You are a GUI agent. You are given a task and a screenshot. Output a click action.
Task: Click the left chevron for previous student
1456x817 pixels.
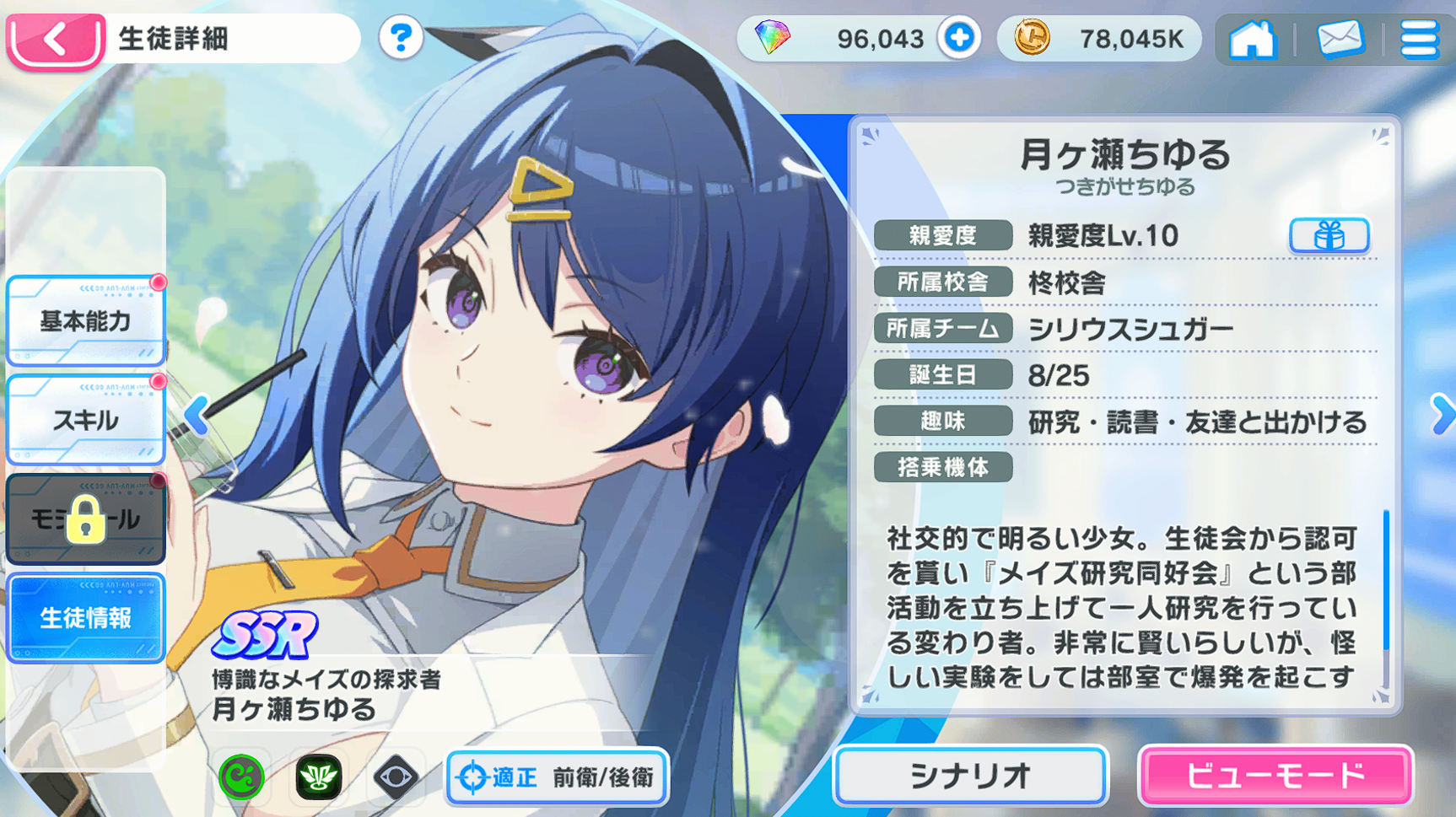click(196, 413)
